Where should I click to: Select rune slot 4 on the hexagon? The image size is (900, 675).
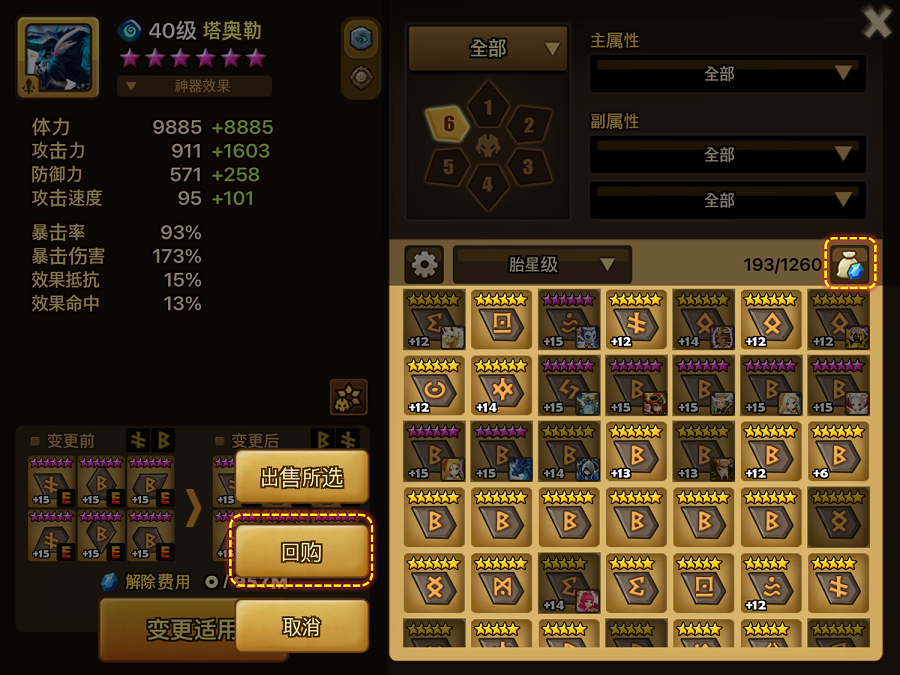(x=488, y=185)
